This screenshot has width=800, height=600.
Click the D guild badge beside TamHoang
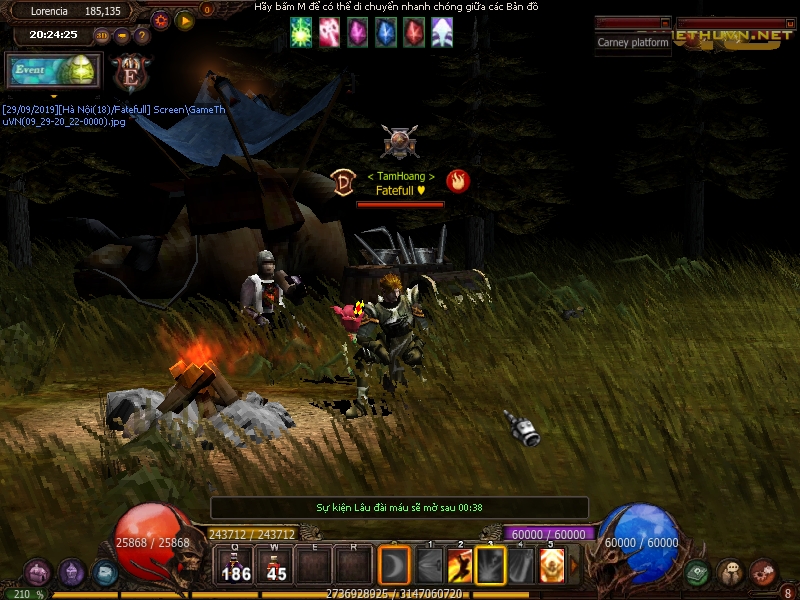click(x=343, y=182)
